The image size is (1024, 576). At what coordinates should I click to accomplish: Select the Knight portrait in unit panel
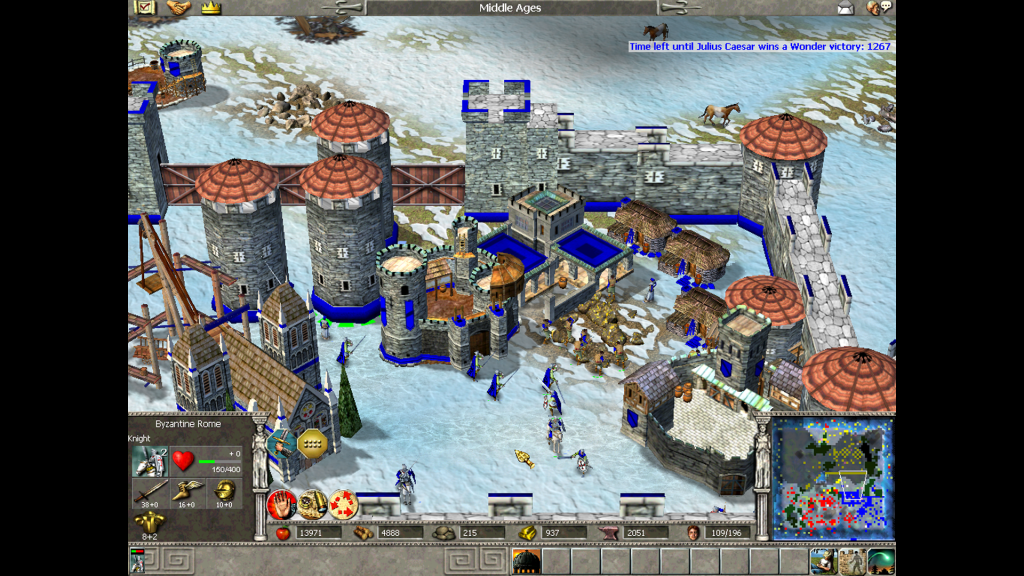pos(150,461)
